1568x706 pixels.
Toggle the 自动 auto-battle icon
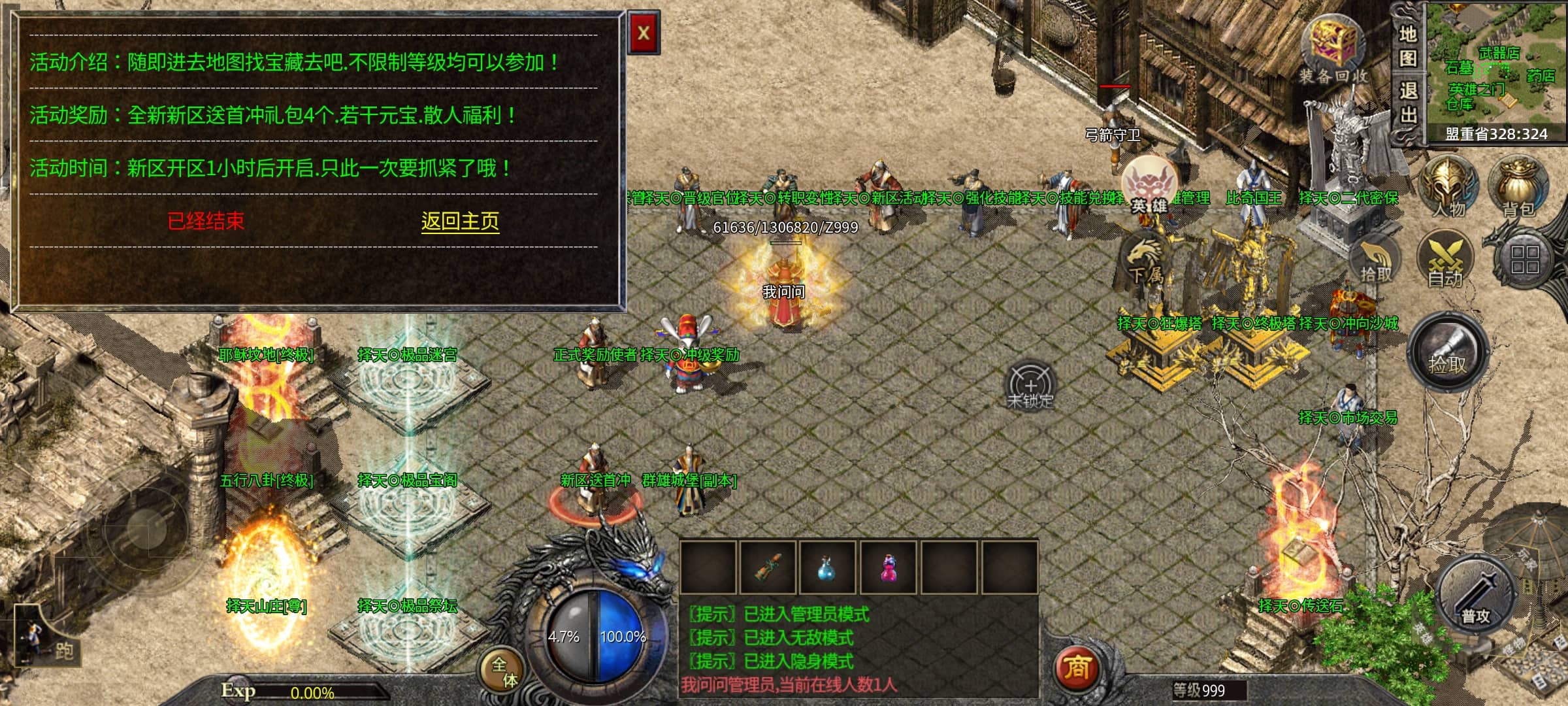click(x=1445, y=261)
